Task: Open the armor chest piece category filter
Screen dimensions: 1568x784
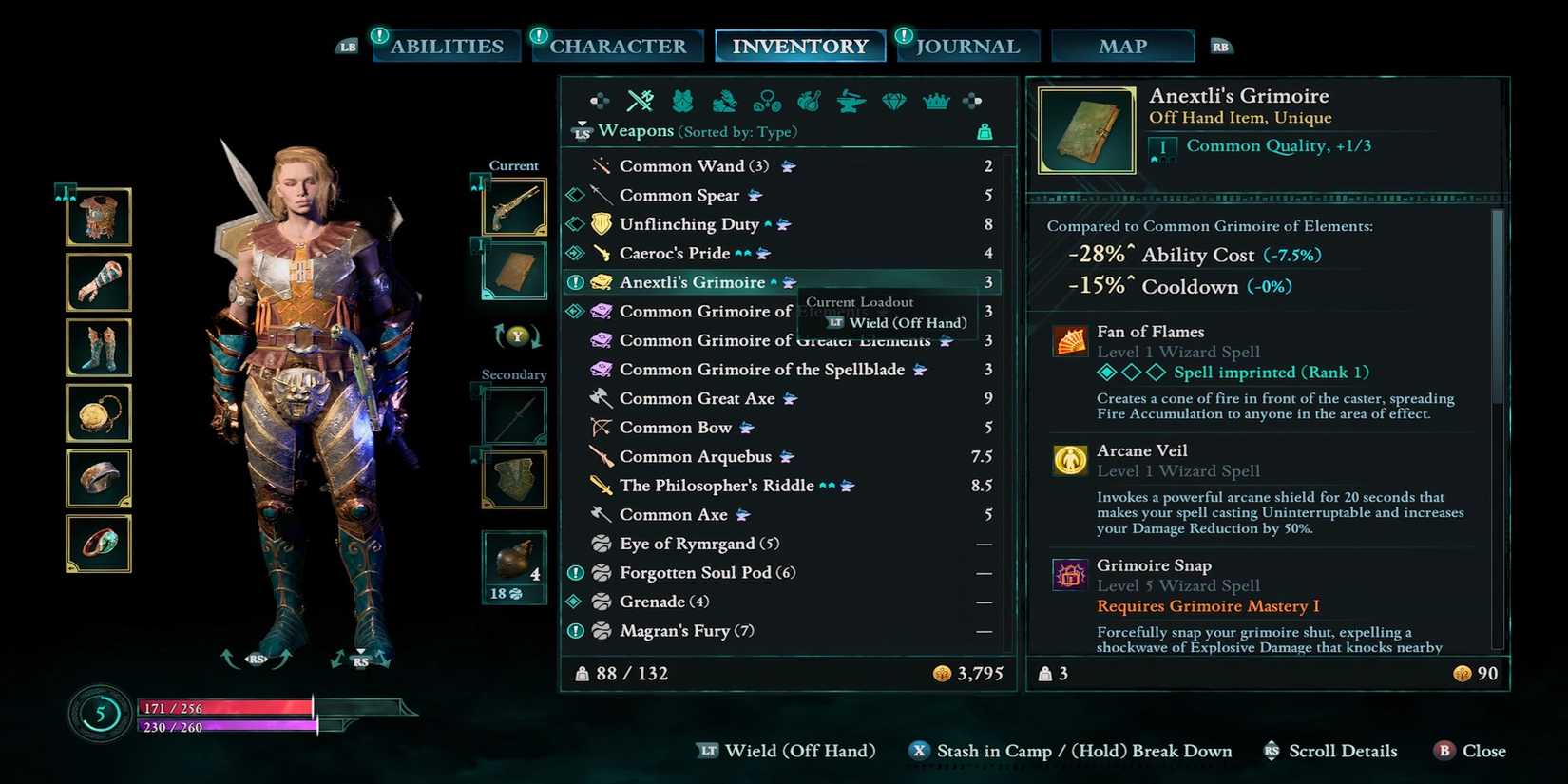Action: pyautogui.click(x=682, y=100)
